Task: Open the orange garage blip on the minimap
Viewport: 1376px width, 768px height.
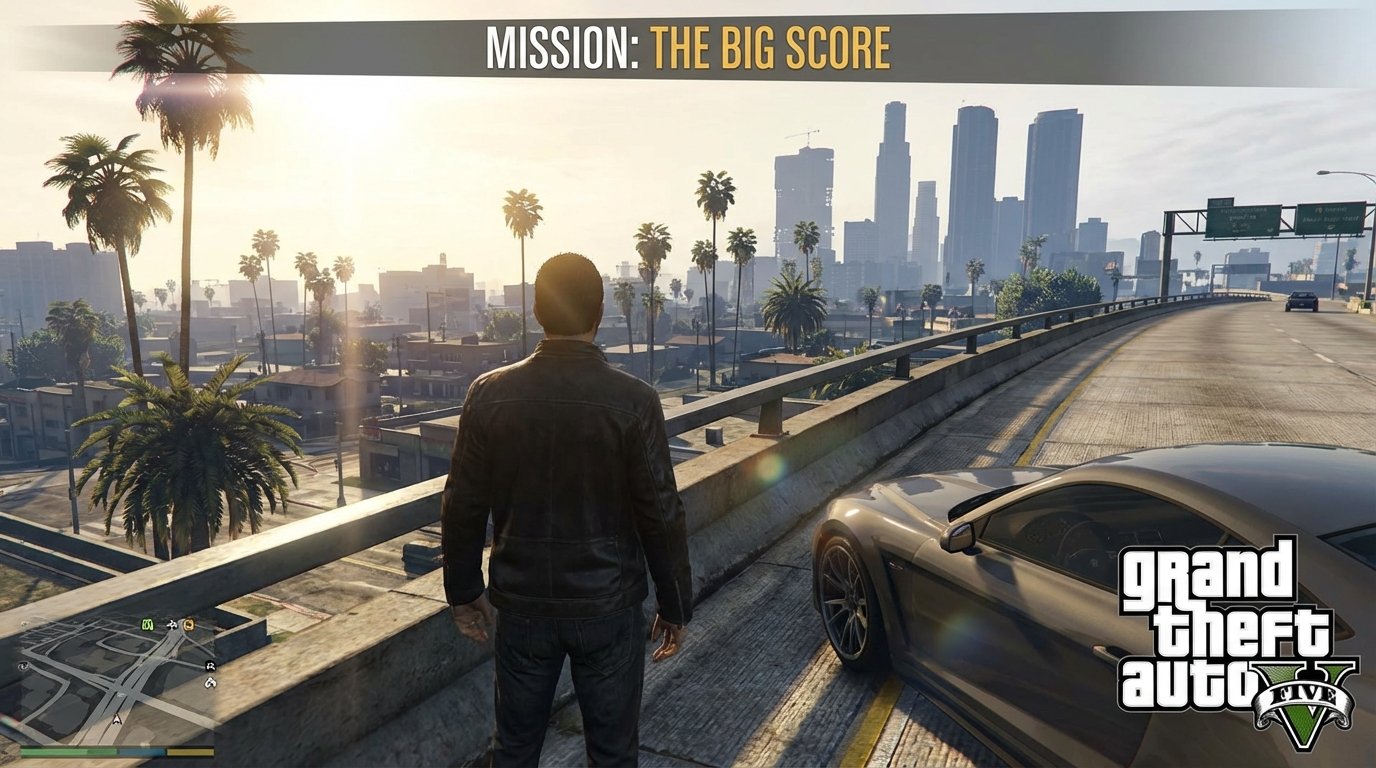Action: [189, 625]
